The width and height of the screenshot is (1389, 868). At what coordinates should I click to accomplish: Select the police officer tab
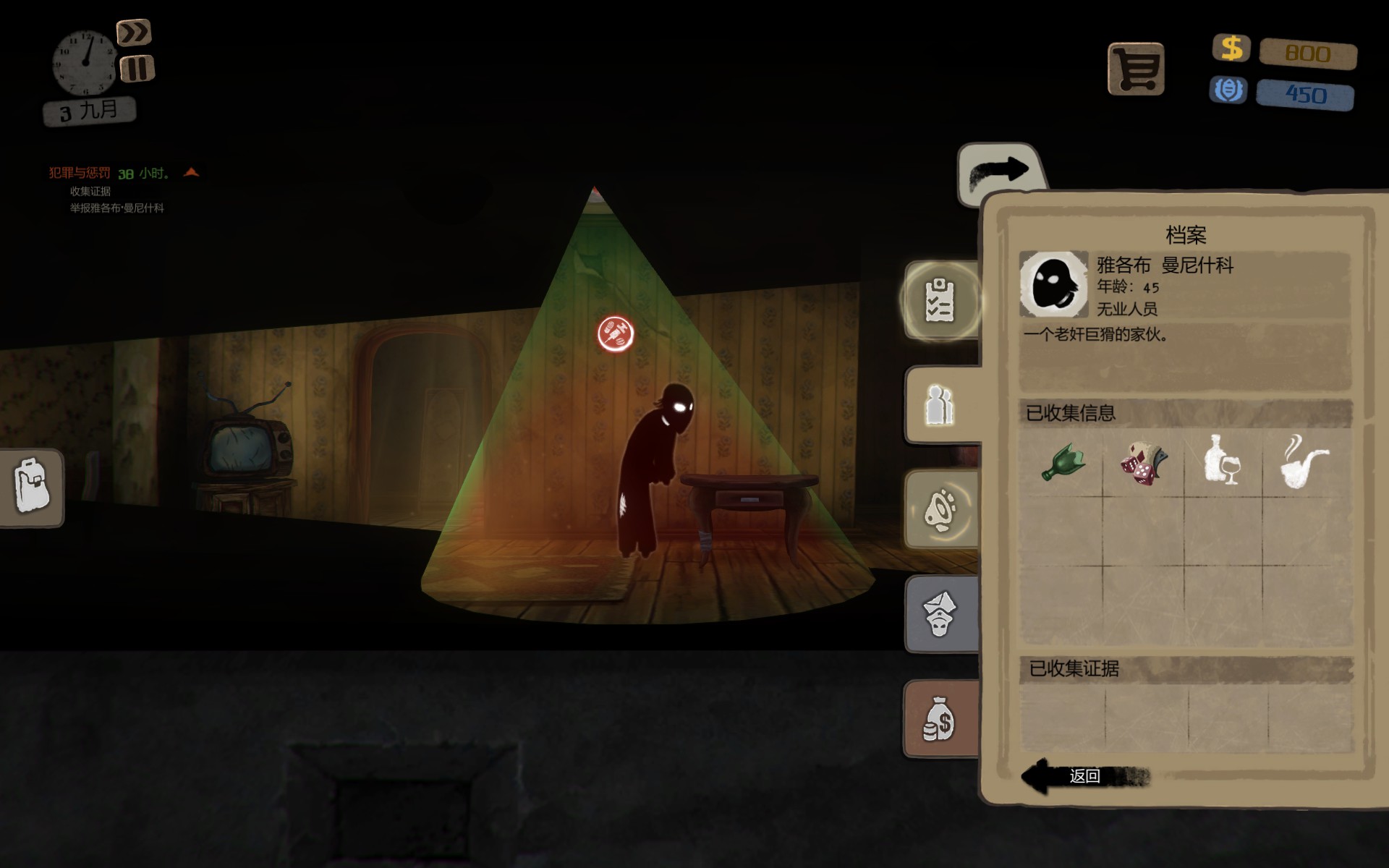pyautogui.click(x=940, y=614)
